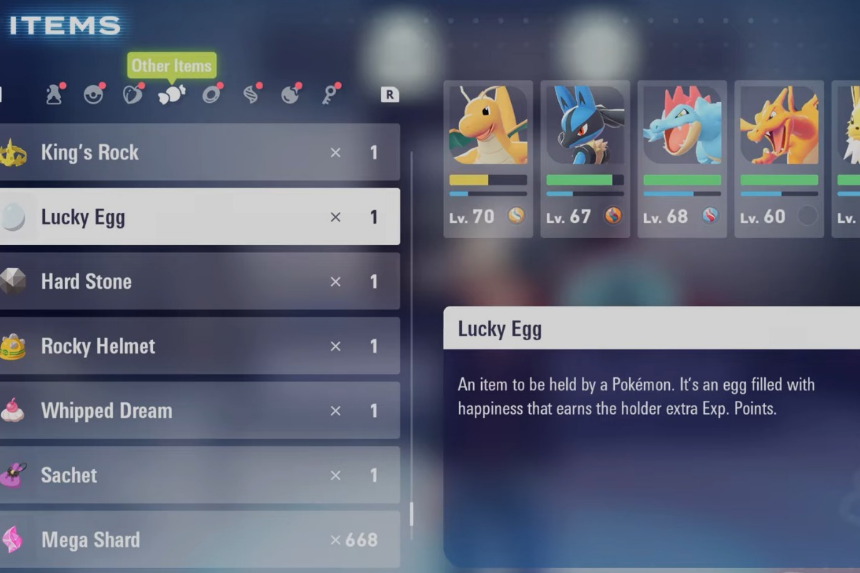Pick the Rocky Helmet item
The width and height of the screenshot is (860, 573).
coord(200,346)
